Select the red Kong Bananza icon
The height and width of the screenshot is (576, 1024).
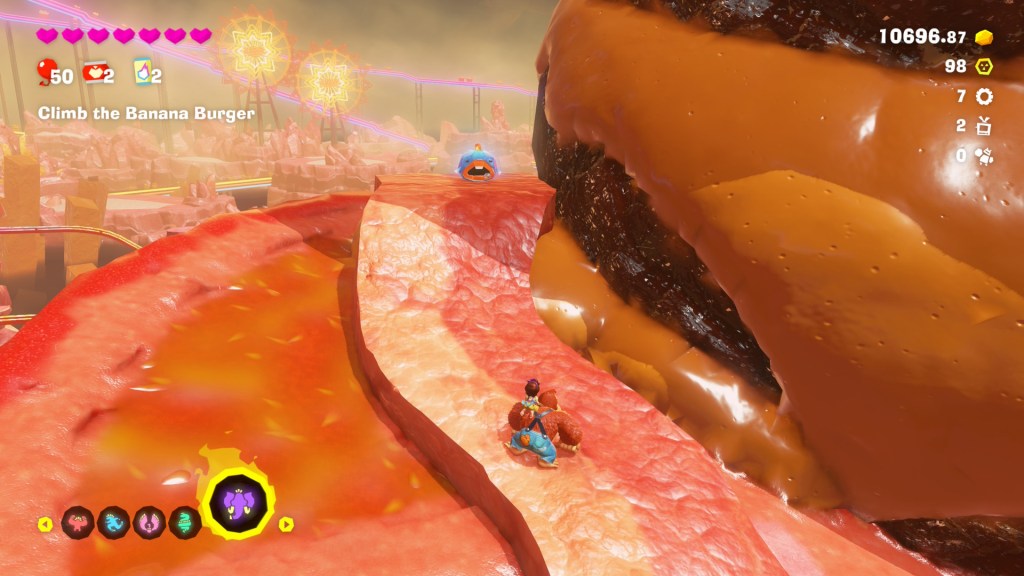(77, 522)
